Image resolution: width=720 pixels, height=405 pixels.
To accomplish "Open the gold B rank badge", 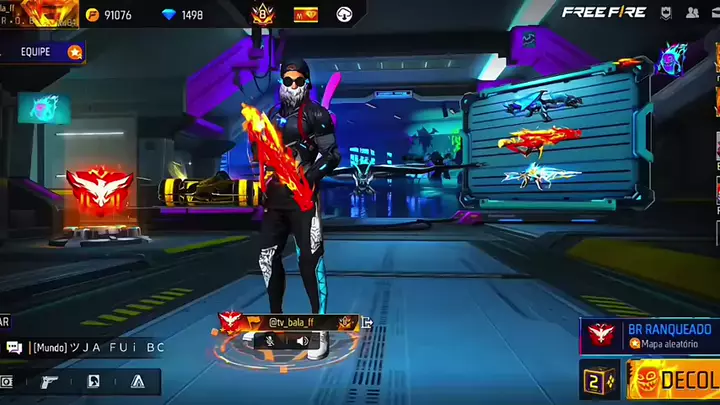I will pyautogui.click(x=261, y=15).
